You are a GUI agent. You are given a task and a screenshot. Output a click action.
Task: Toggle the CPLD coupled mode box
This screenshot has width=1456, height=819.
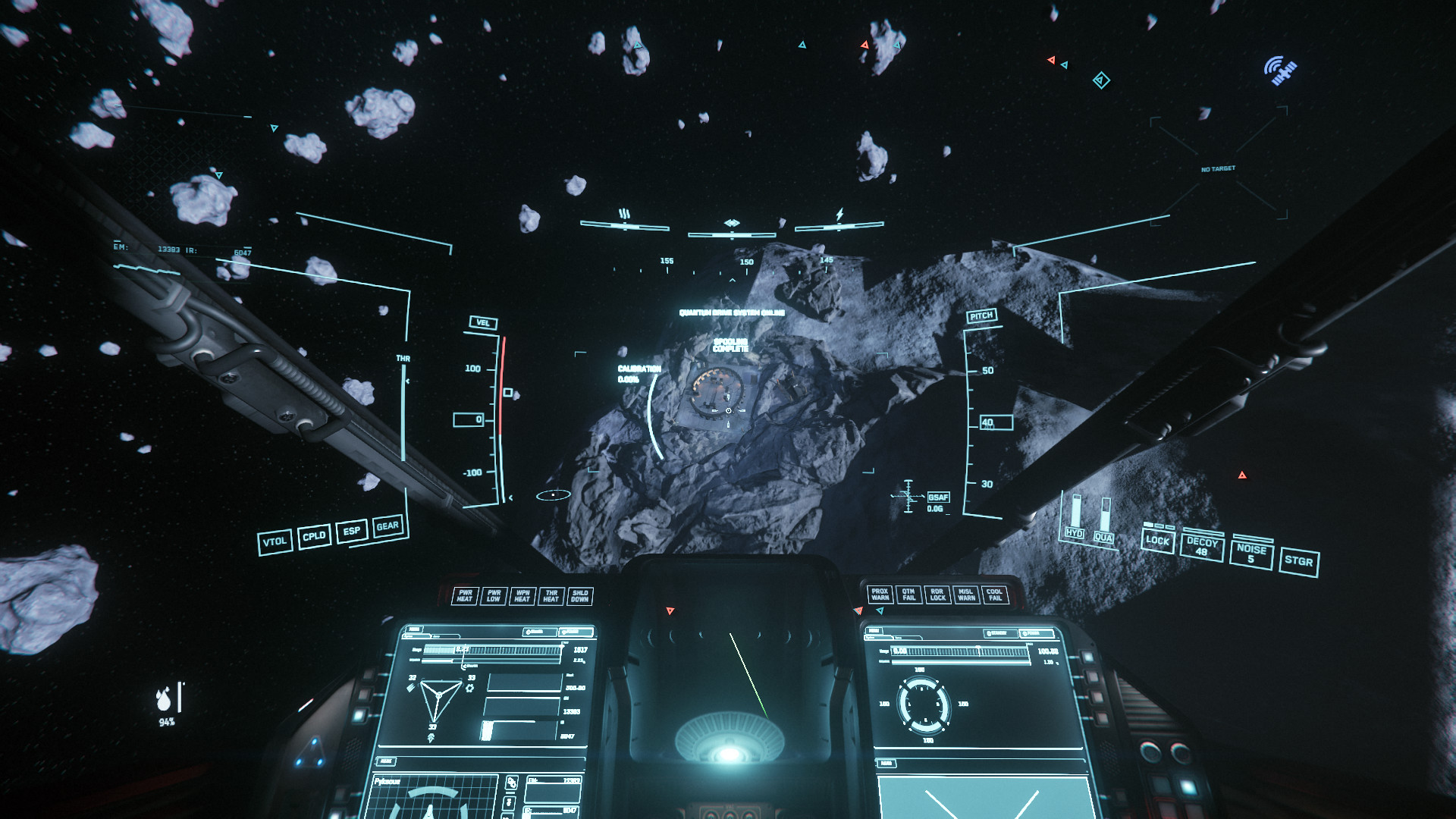[x=314, y=536]
